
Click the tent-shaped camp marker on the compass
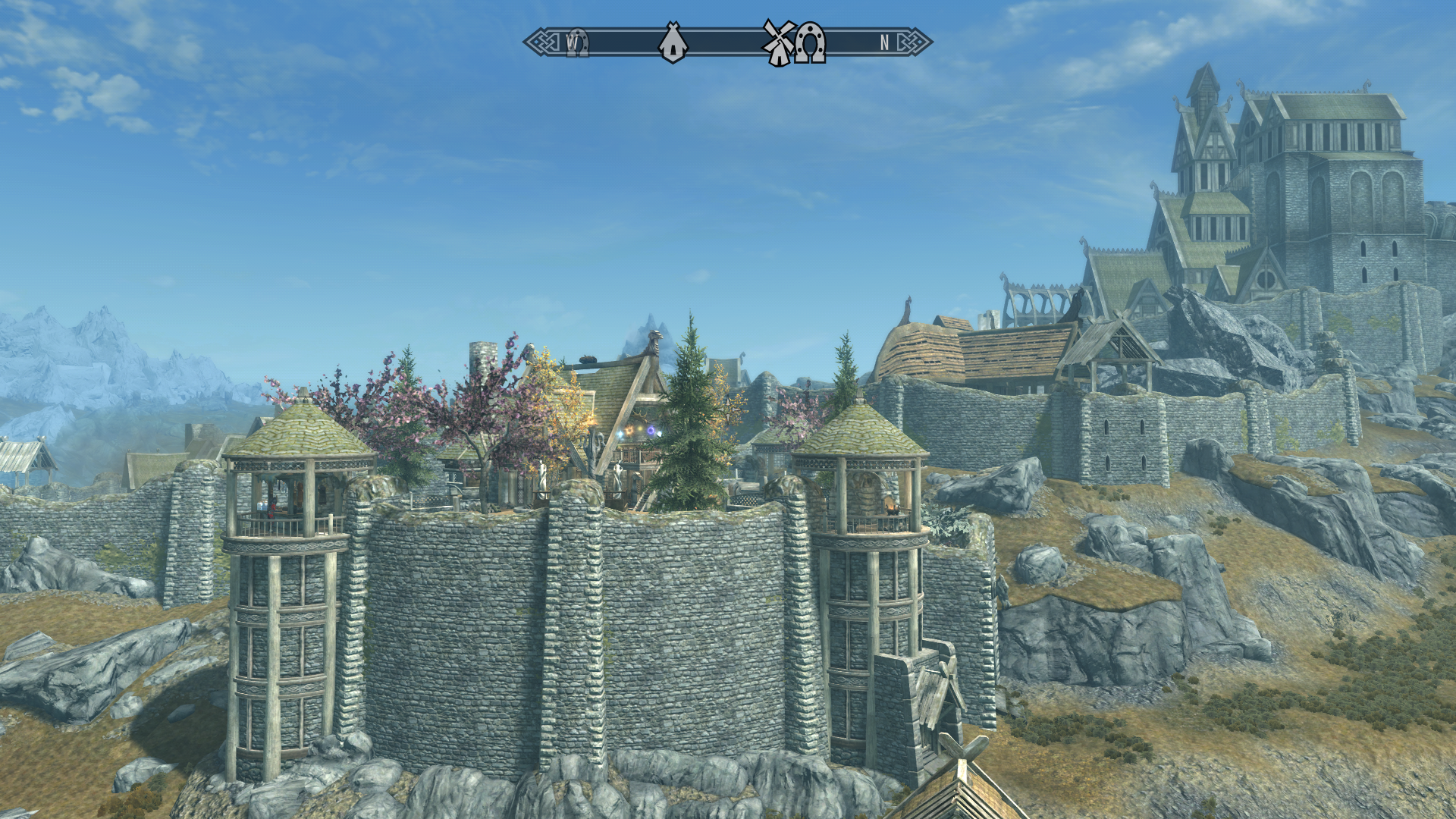click(673, 42)
